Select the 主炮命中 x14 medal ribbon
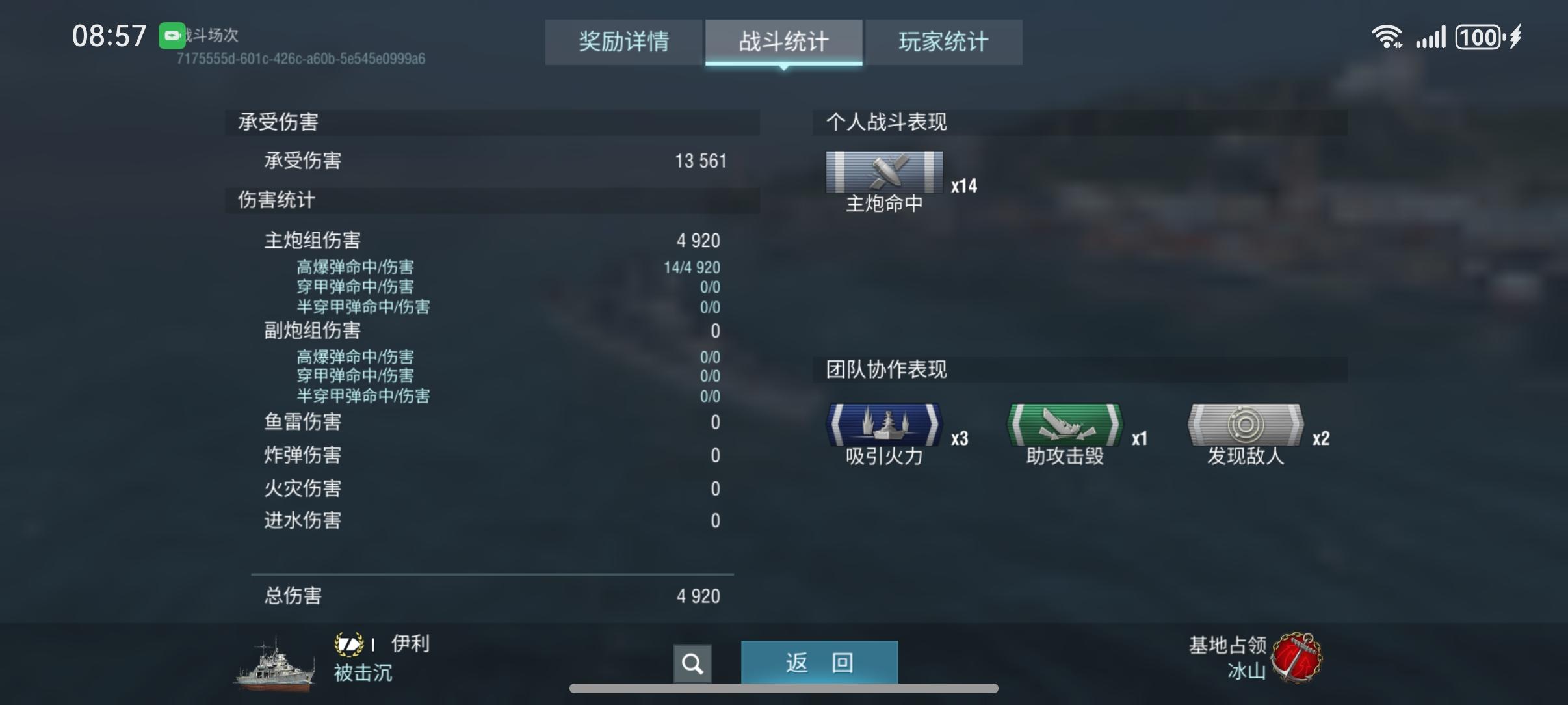The image size is (1568, 705). click(x=885, y=172)
